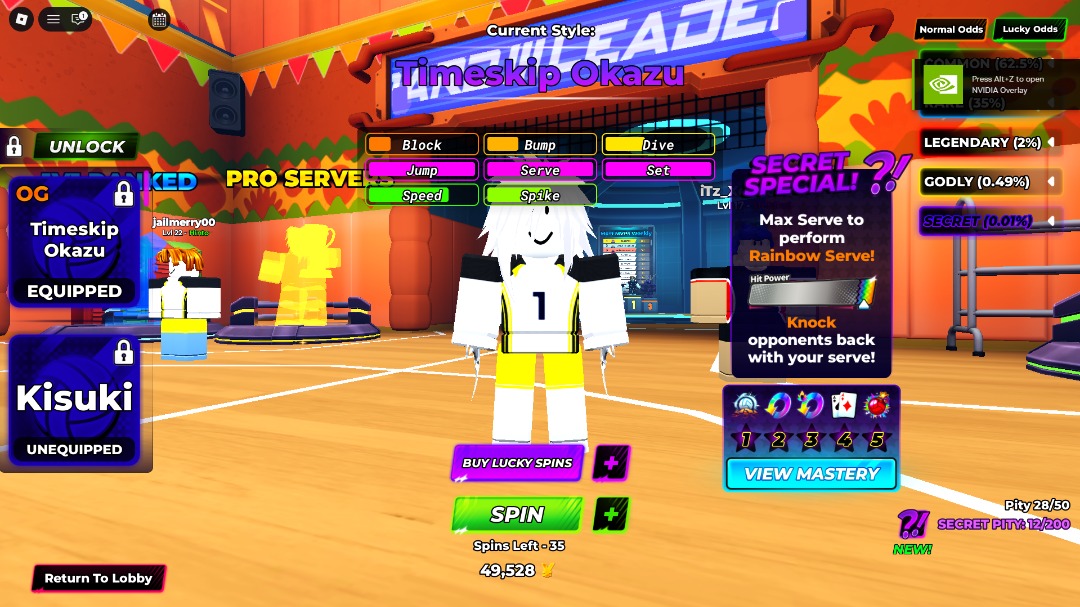Switch to the Lucky Odds tab
The width and height of the screenshot is (1080, 607).
click(1030, 30)
